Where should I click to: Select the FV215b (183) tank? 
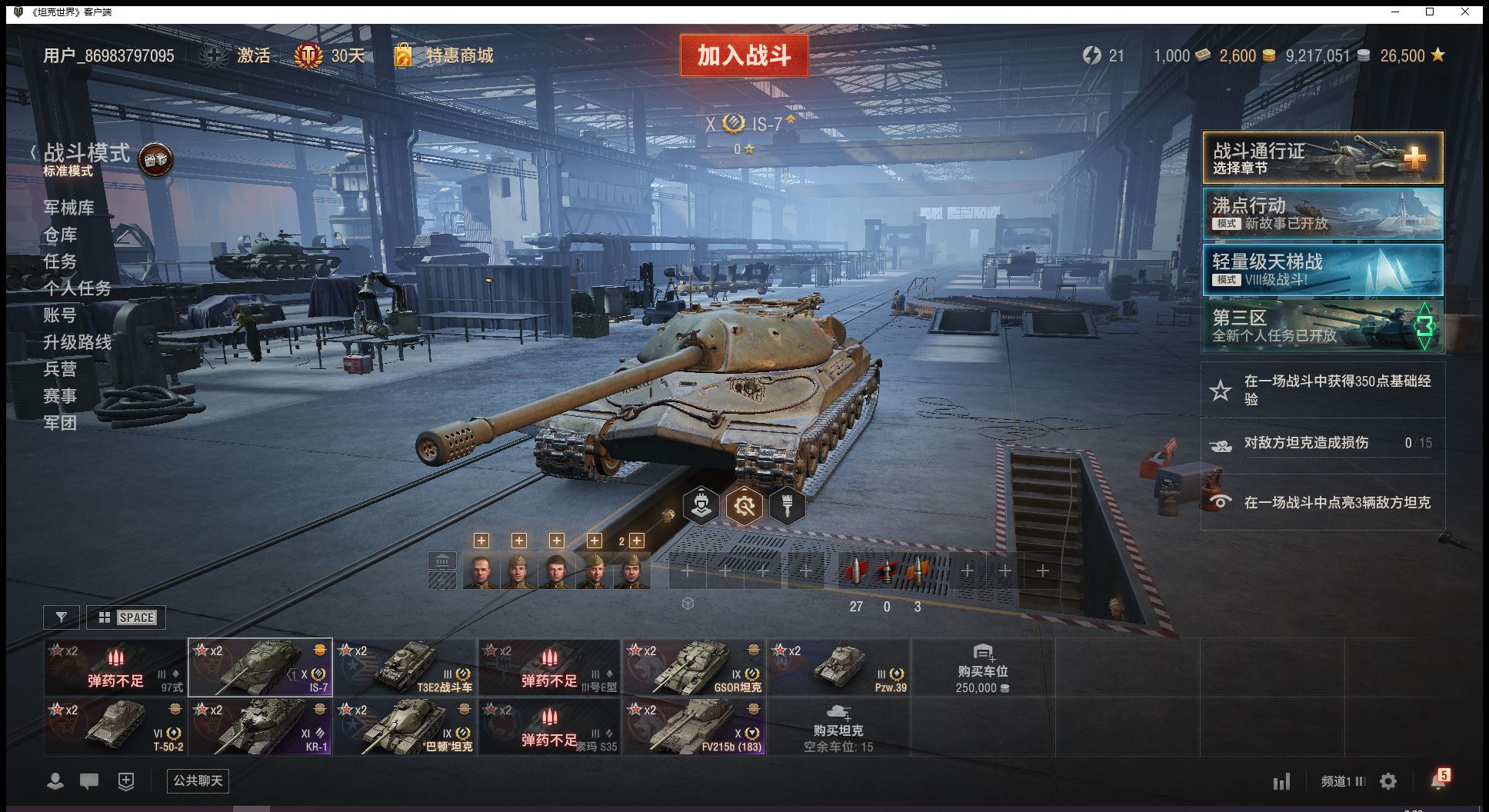pyautogui.click(x=694, y=727)
